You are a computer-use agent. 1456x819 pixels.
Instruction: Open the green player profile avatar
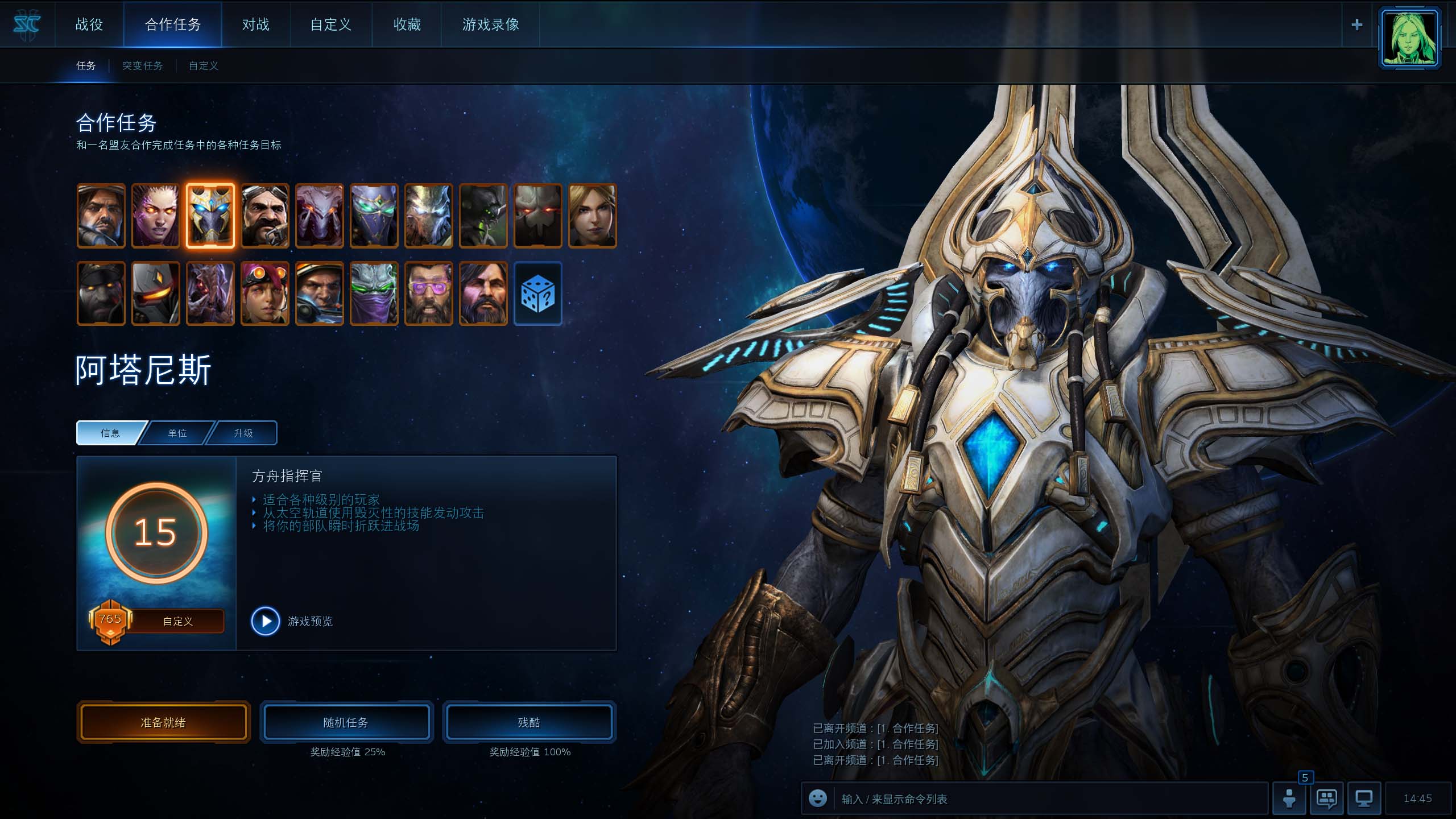[1409, 38]
